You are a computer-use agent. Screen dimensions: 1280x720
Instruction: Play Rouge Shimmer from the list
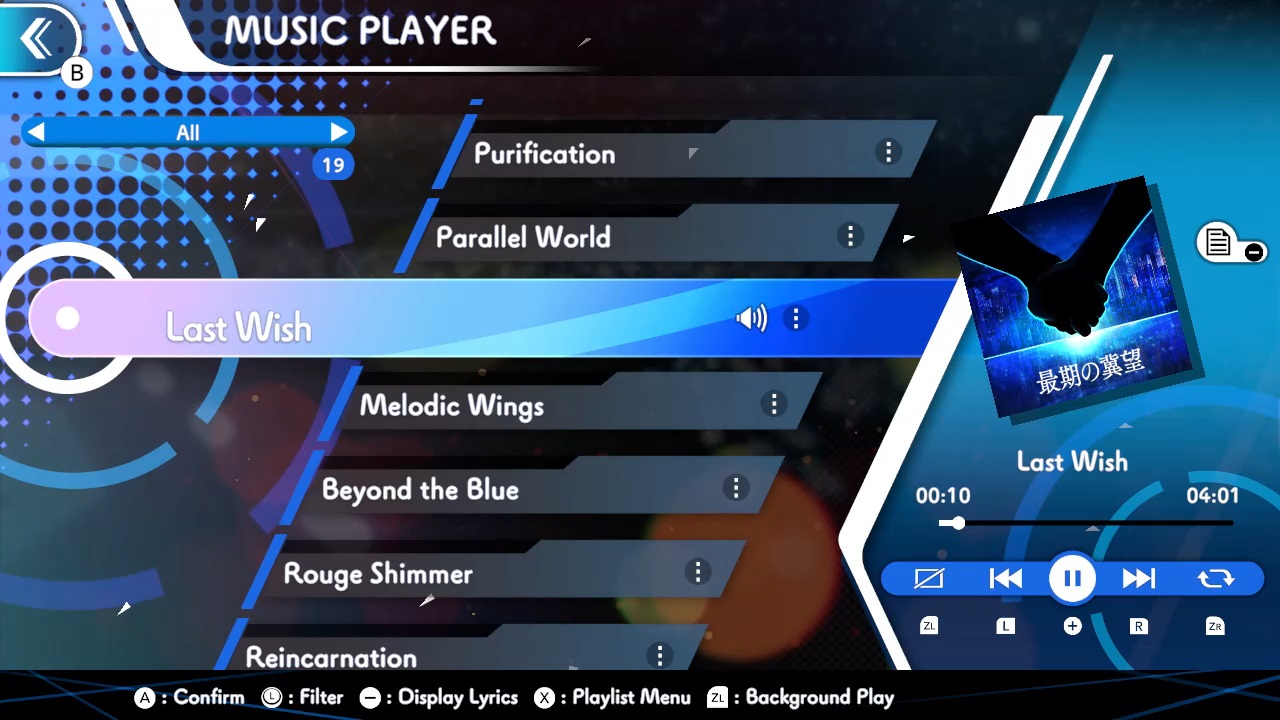pos(378,574)
